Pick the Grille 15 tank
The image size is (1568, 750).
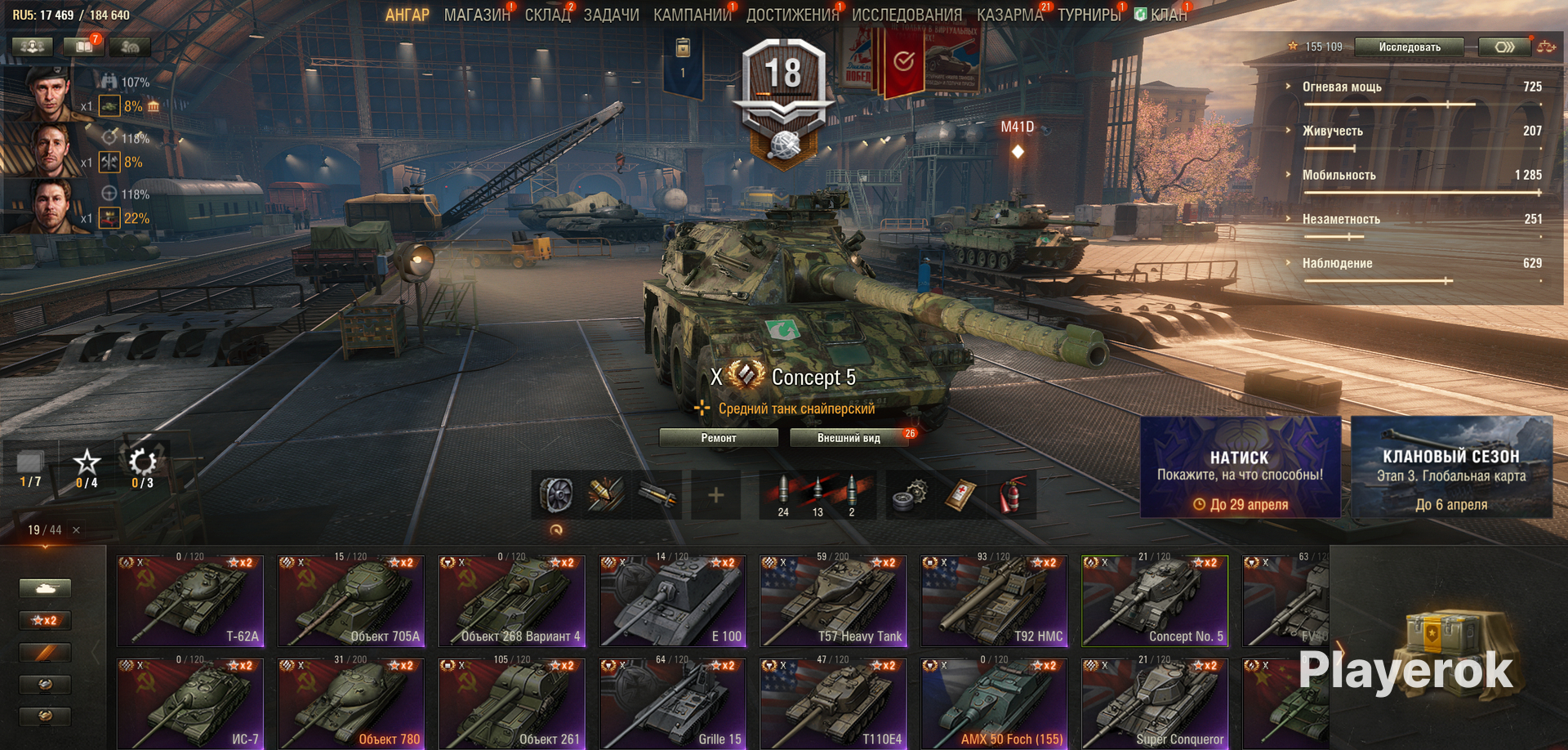[x=672, y=703]
